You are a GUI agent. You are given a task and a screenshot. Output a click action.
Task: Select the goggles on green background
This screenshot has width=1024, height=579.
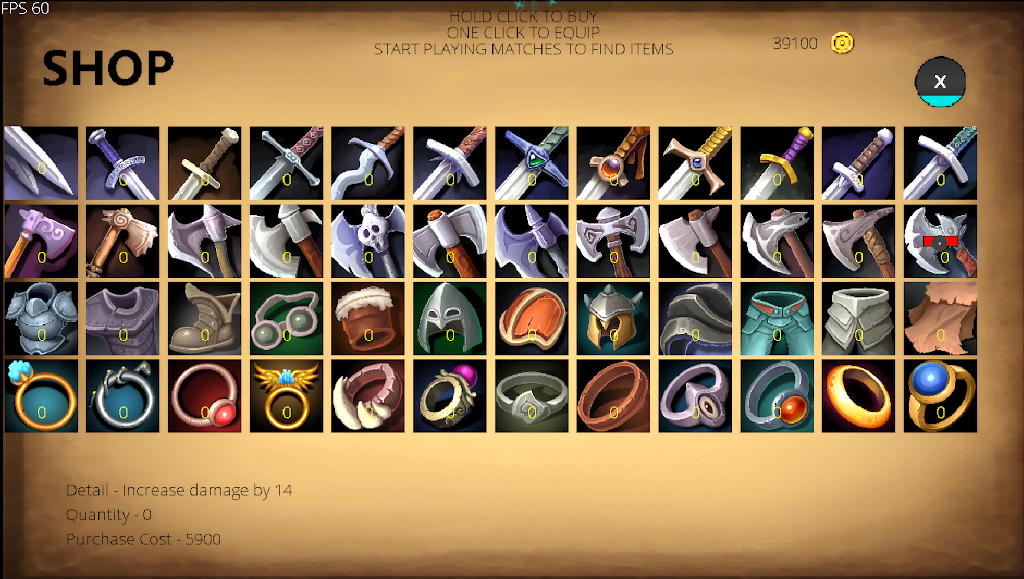pos(287,318)
